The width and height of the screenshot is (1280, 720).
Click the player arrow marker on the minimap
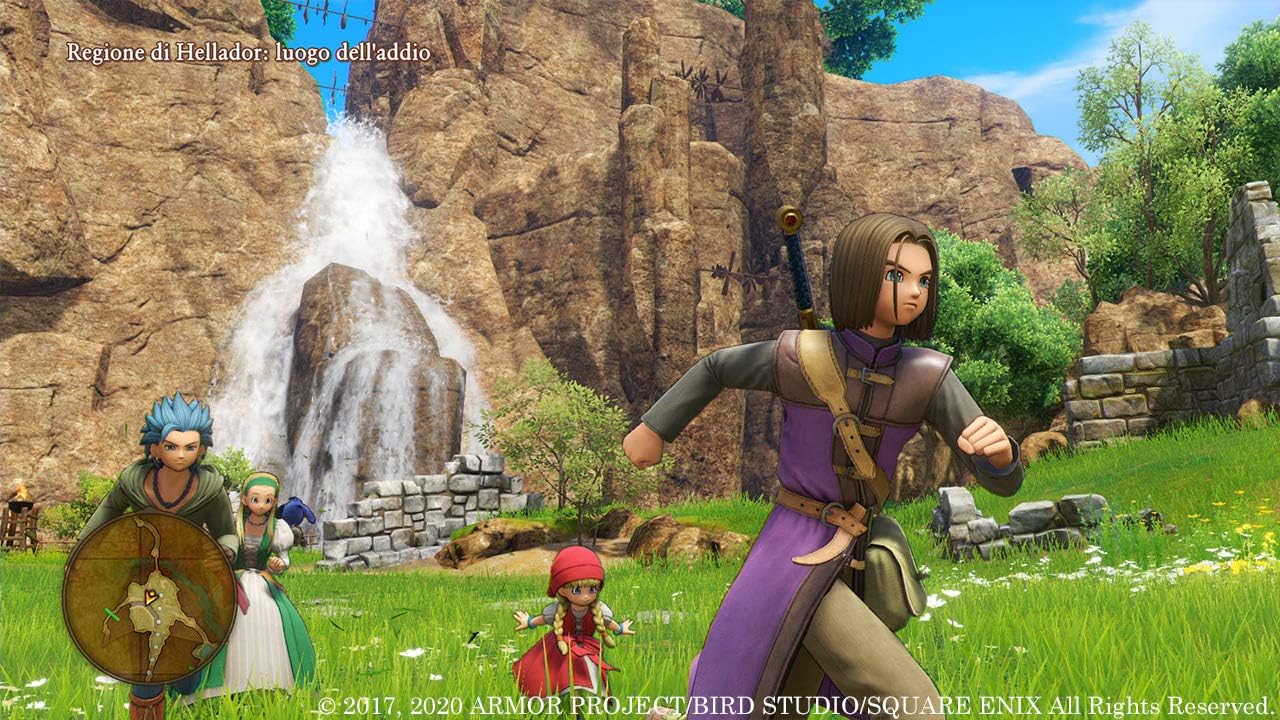tap(149, 597)
